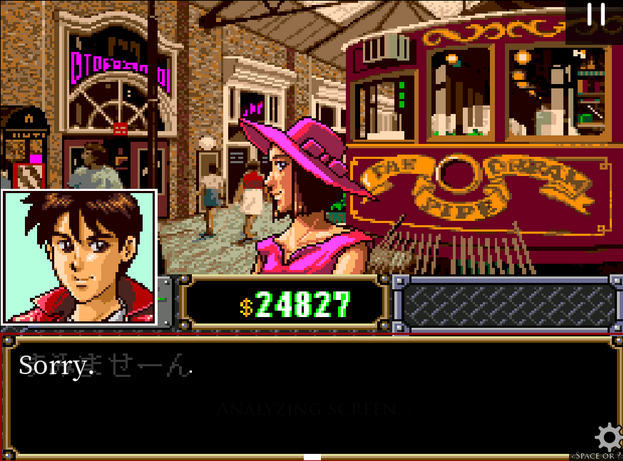Image resolution: width=623 pixels, height=461 pixels.
Task: Open settings via the gear icon
Action: pyautogui.click(x=608, y=437)
